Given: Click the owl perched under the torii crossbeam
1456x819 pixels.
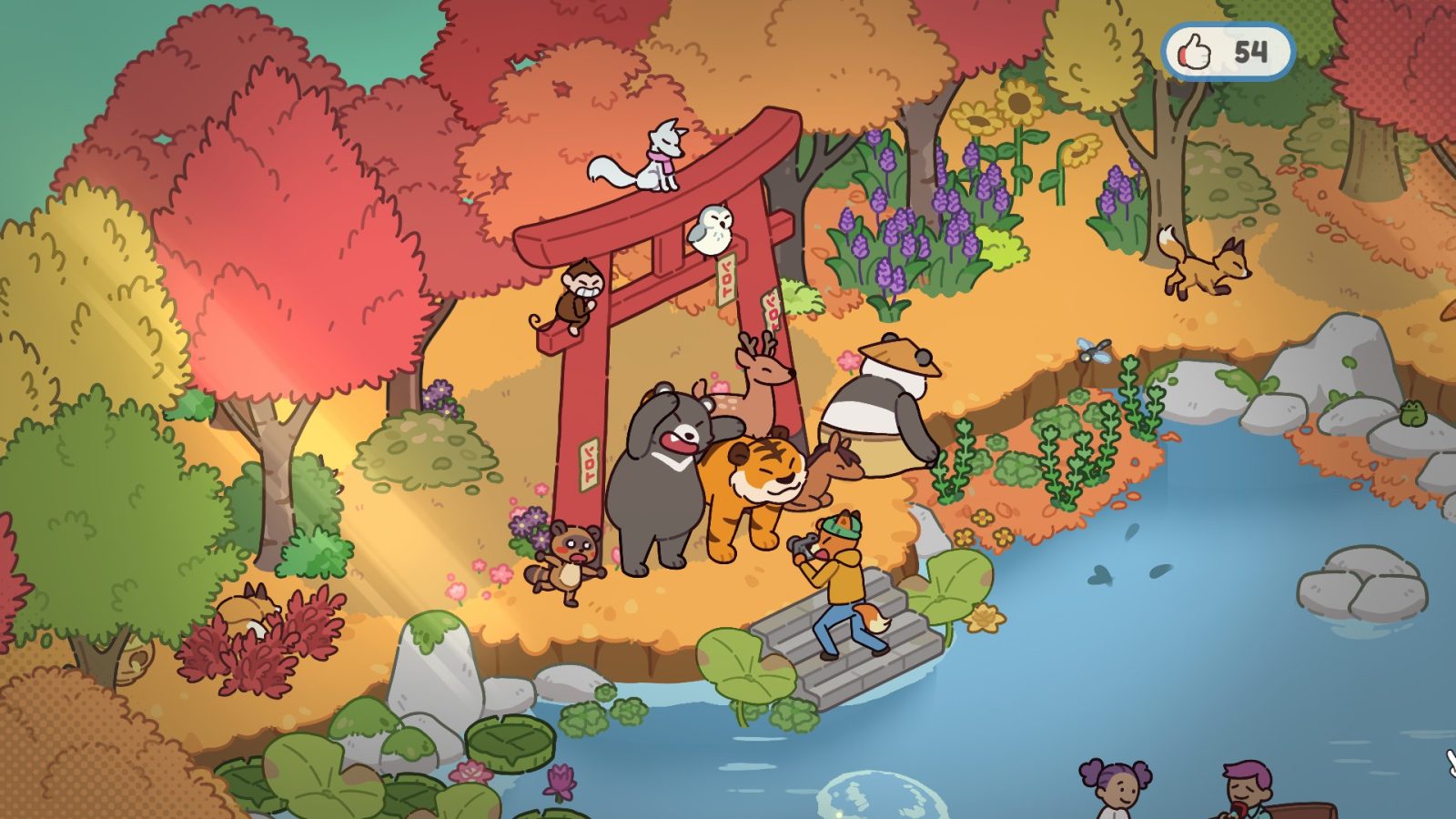Looking at the screenshot, I should (709, 228).
